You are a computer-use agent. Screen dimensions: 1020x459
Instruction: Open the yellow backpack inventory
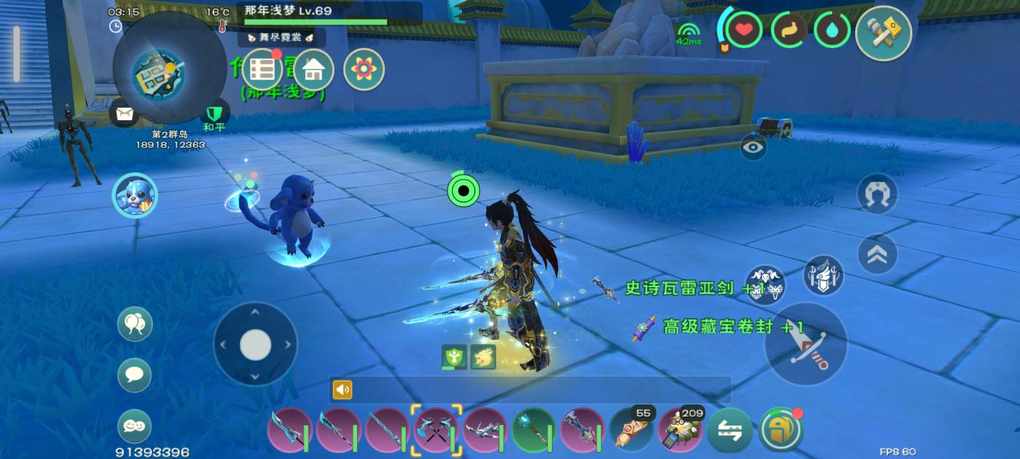[x=782, y=430]
